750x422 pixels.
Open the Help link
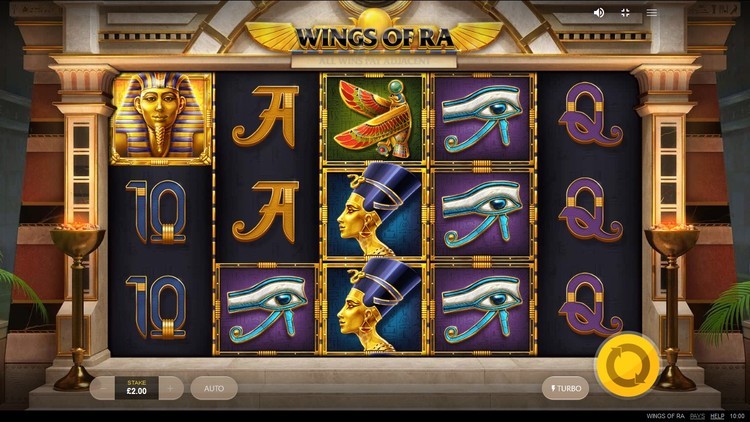pos(717,414)
